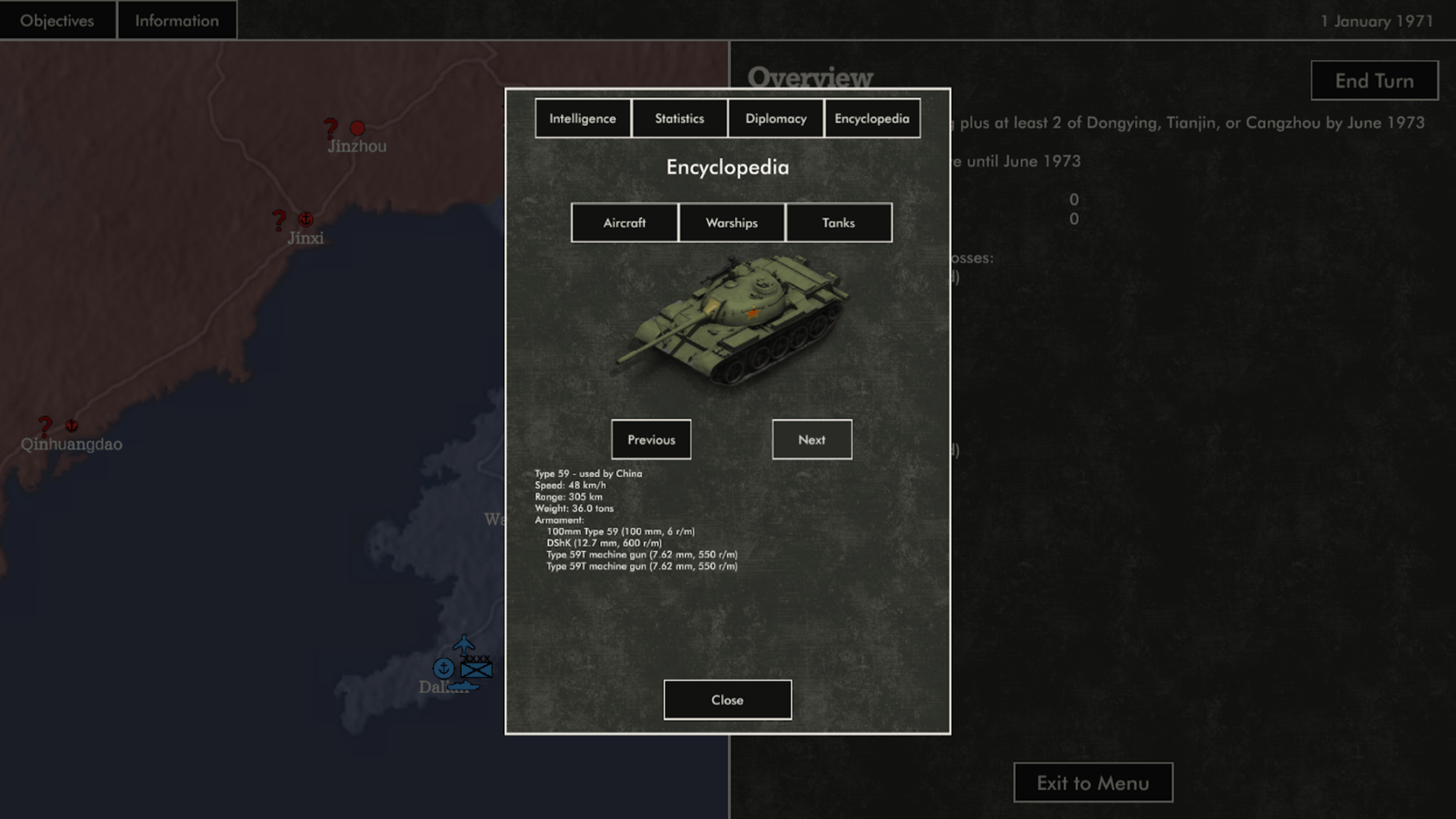Select the Encyclopedia tab
This screenshot has width=1456, height=819.
point(871,119)
